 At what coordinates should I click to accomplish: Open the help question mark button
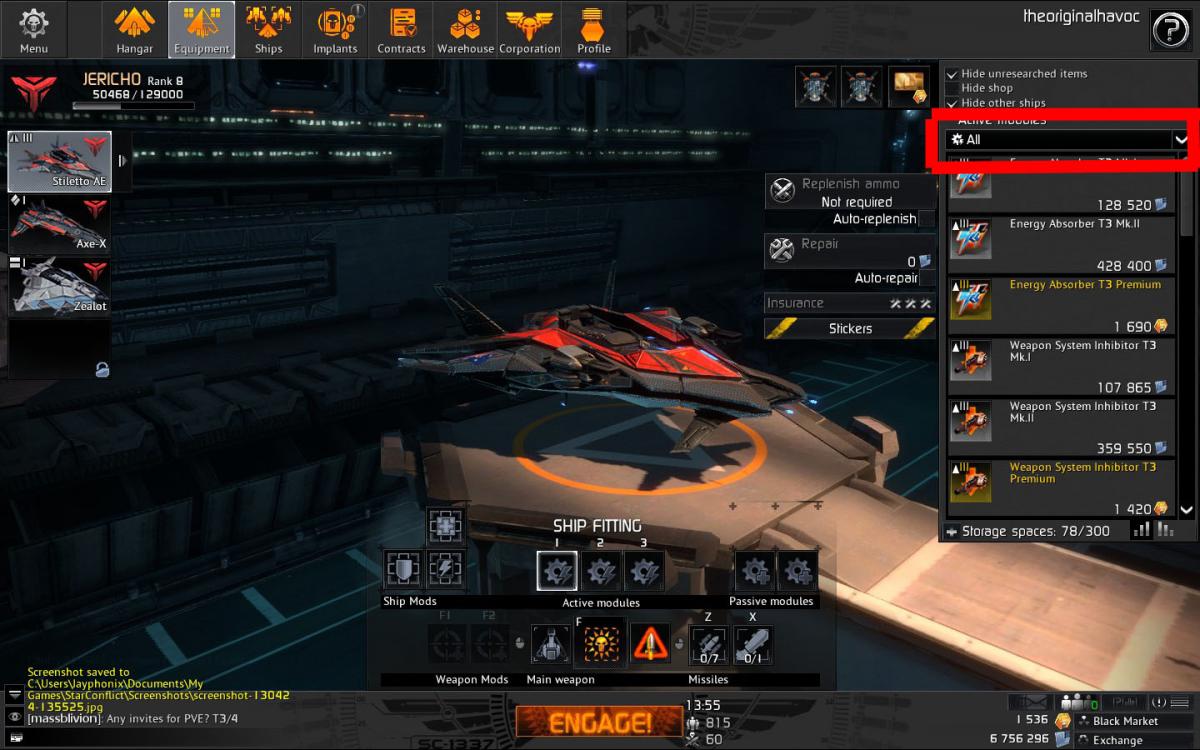(x=1169, y=30)
